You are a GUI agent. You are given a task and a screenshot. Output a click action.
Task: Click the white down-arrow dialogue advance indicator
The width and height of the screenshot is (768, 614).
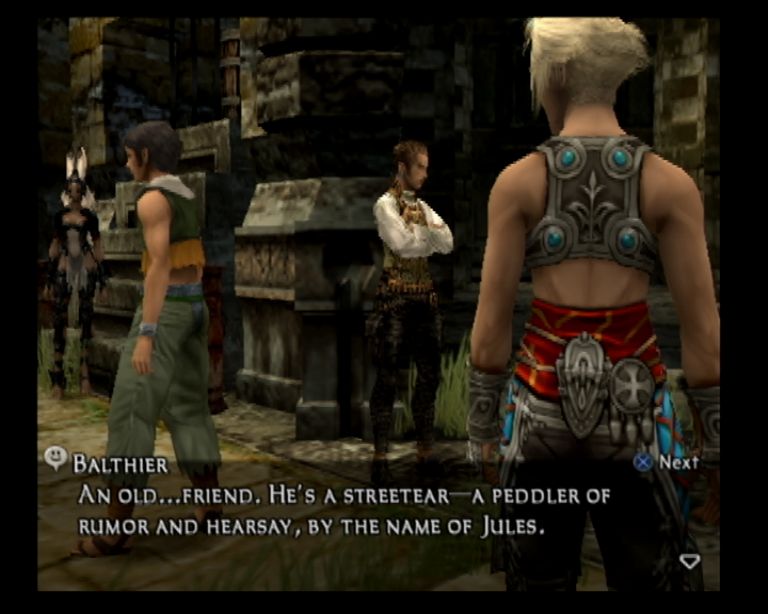coord(689,561)
